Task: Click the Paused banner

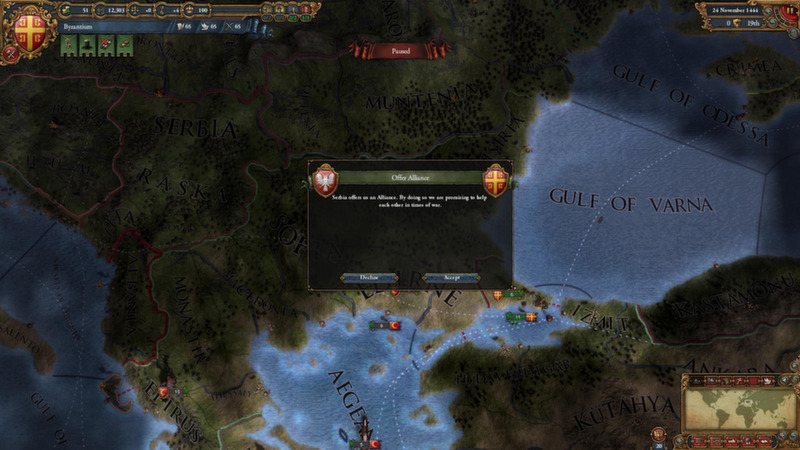Action: pos(400,47)
